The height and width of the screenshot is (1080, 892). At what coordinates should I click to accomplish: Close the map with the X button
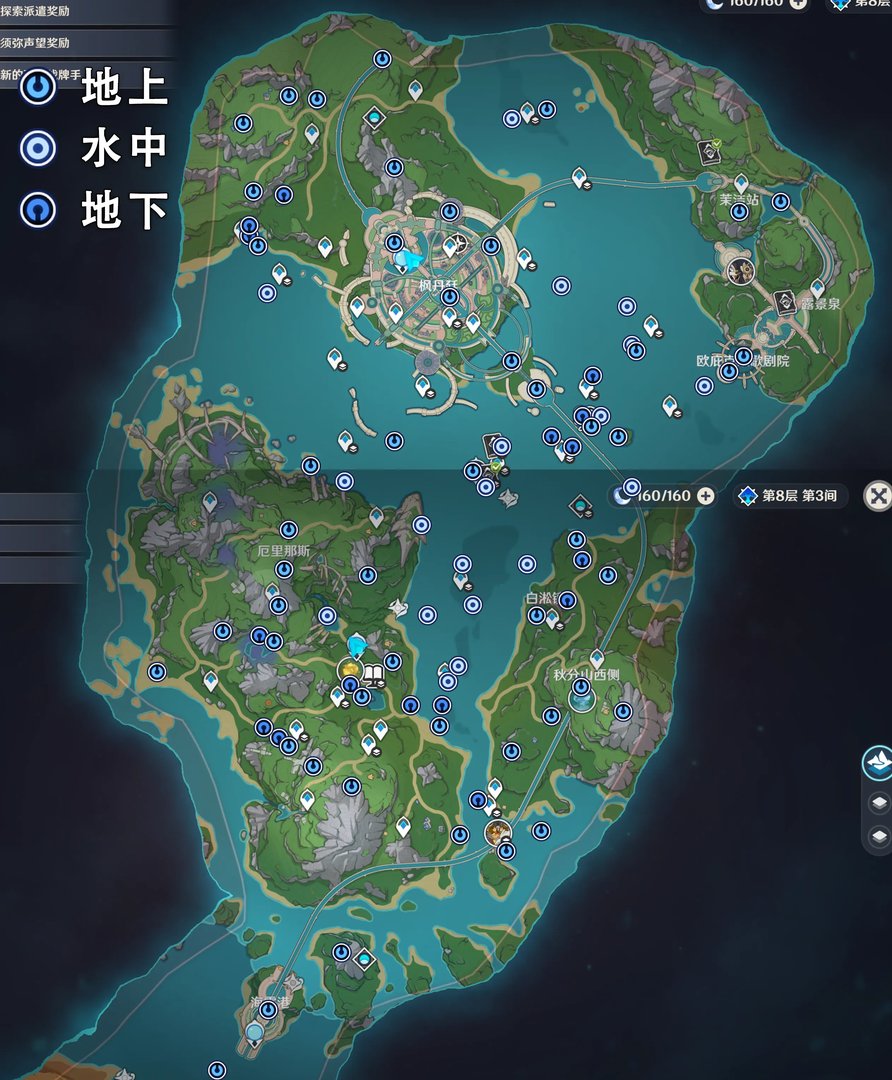(x=877, y=496)
